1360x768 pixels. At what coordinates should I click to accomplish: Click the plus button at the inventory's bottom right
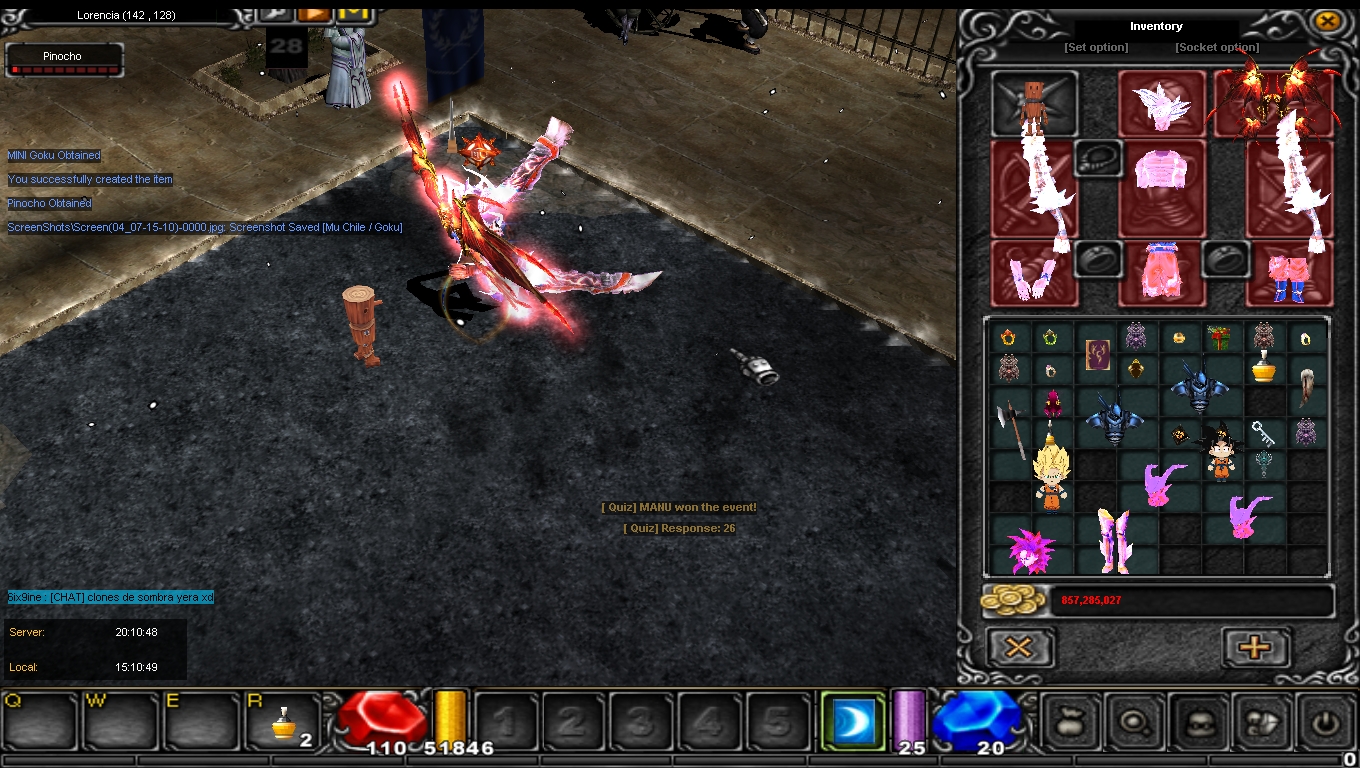pos(1255,647)
